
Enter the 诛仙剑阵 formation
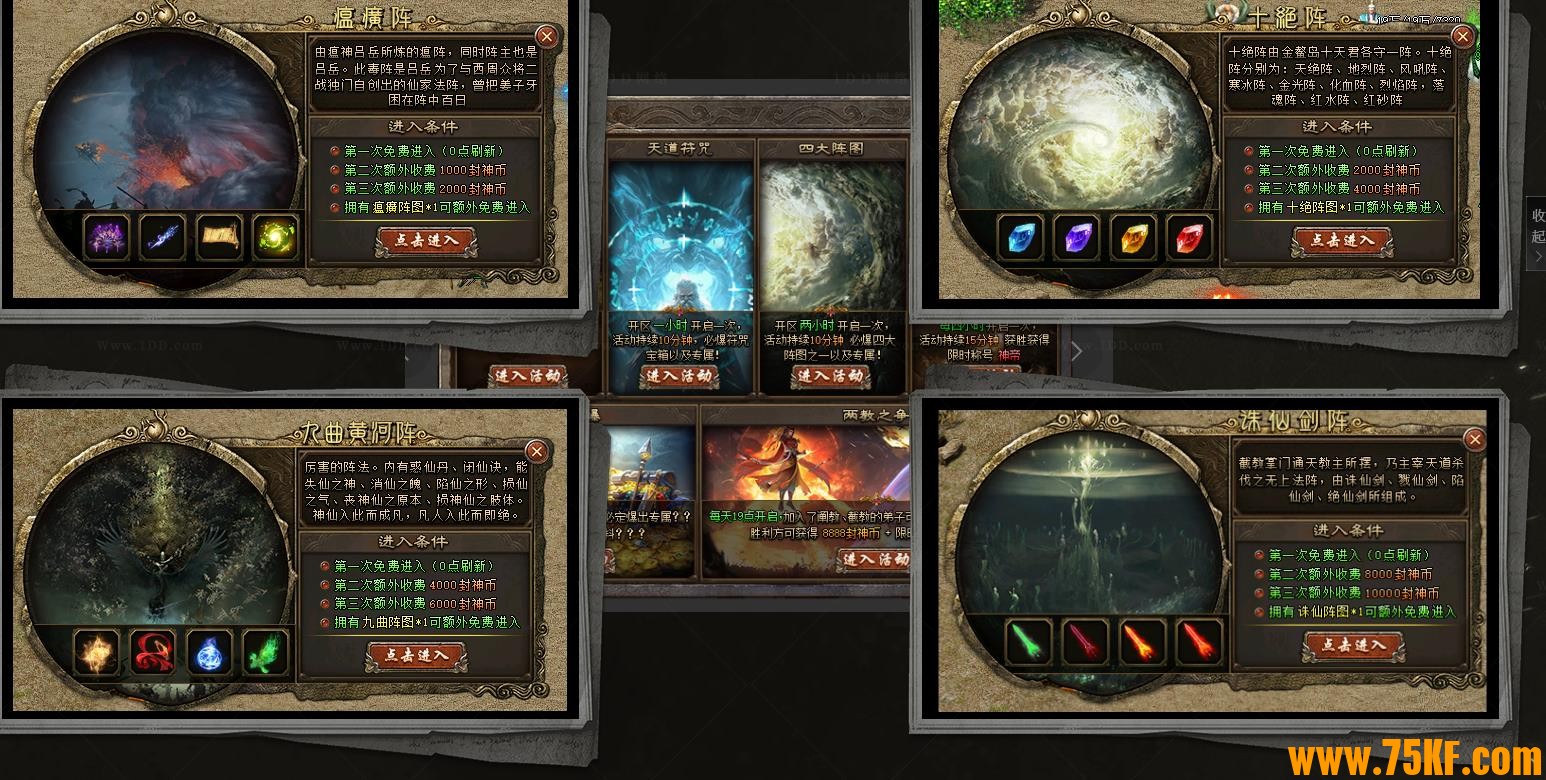pos(1352,646)
